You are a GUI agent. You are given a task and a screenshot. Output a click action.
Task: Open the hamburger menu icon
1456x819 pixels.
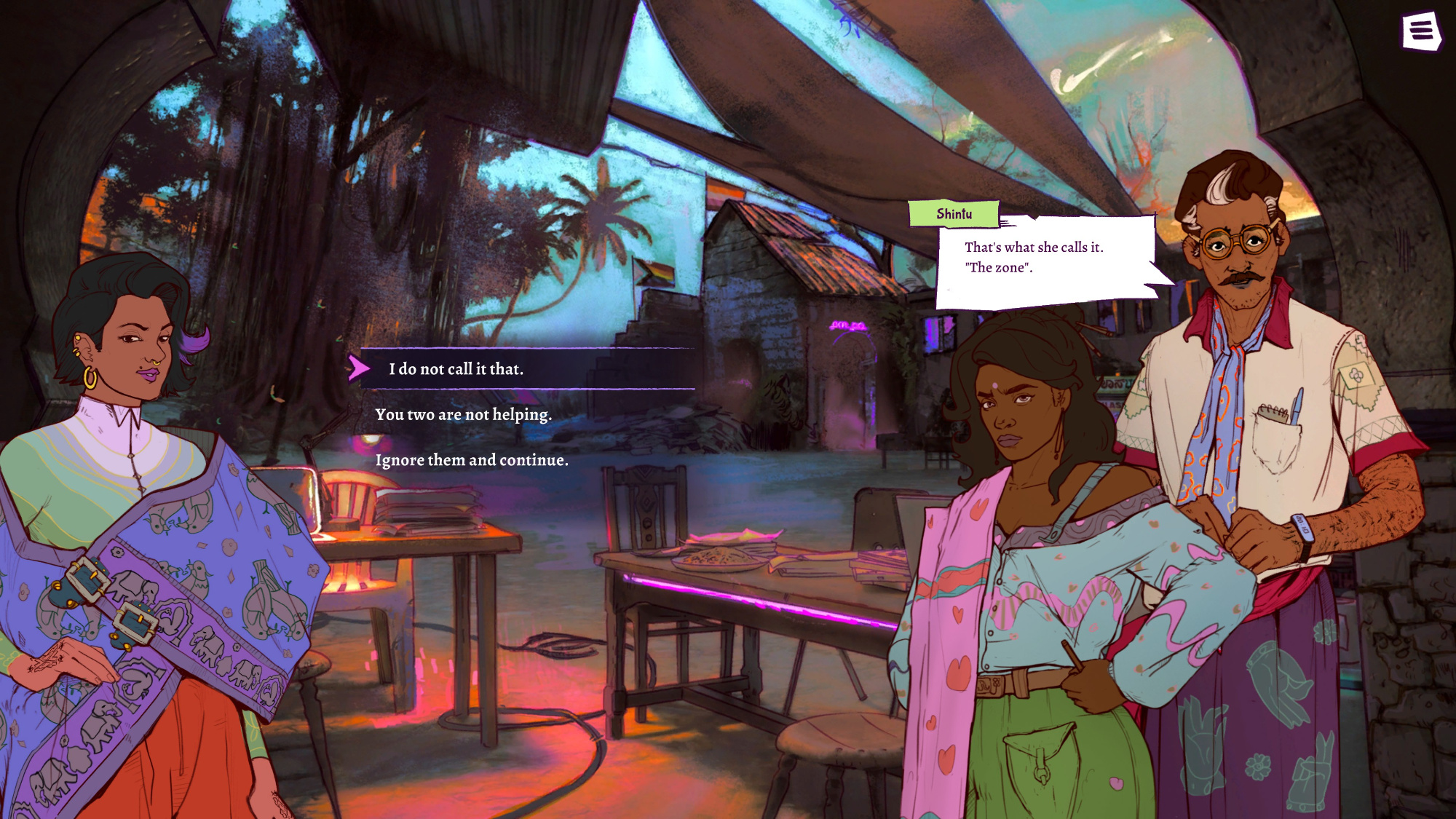coord(1421,31)
